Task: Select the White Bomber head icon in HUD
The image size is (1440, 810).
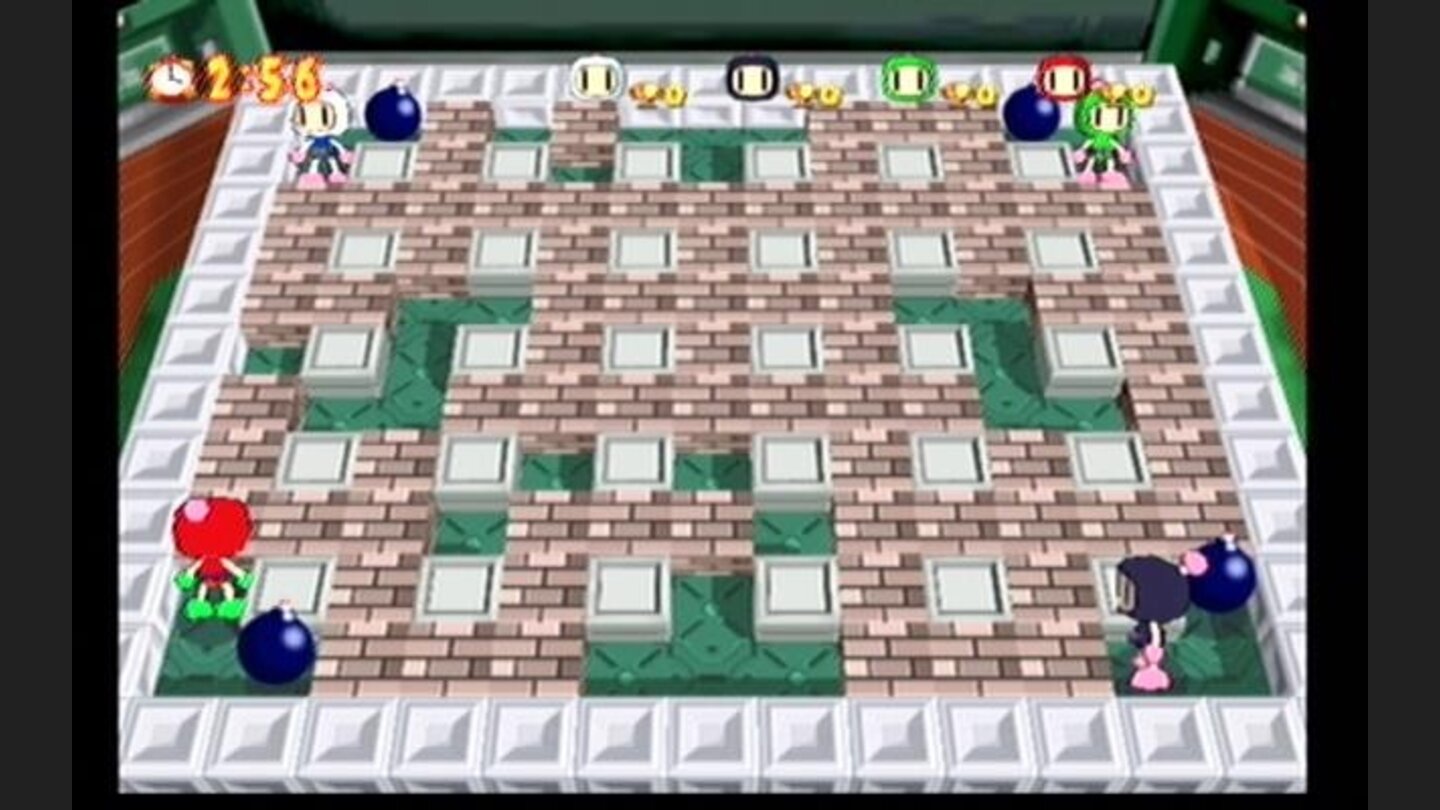Action: click(595, 78)
